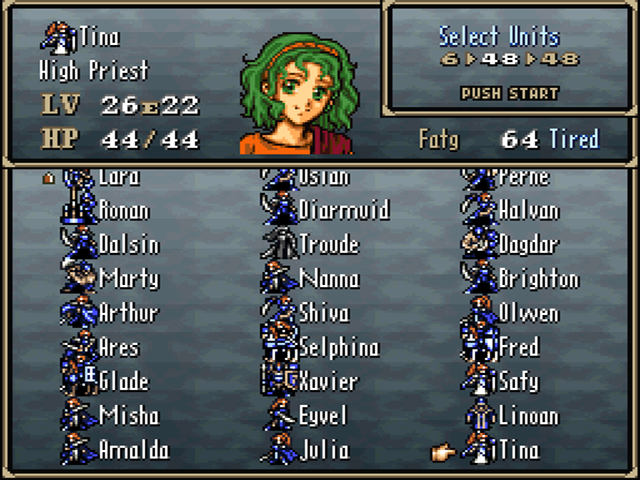Screen dimensions: 640x480
Task: Choose Arthur from the roster
Action: point(128,313)
